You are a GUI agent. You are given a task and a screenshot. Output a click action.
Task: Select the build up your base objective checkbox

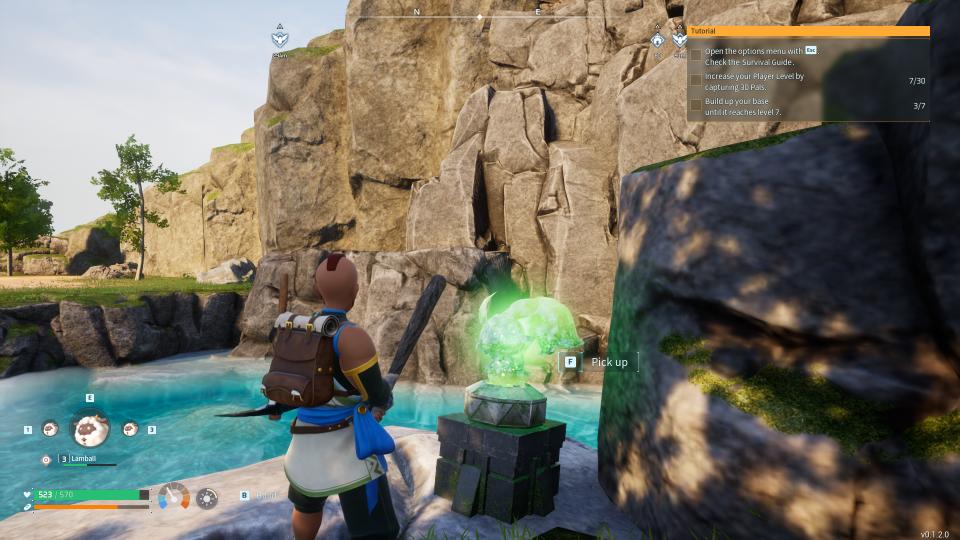(696, 105)
